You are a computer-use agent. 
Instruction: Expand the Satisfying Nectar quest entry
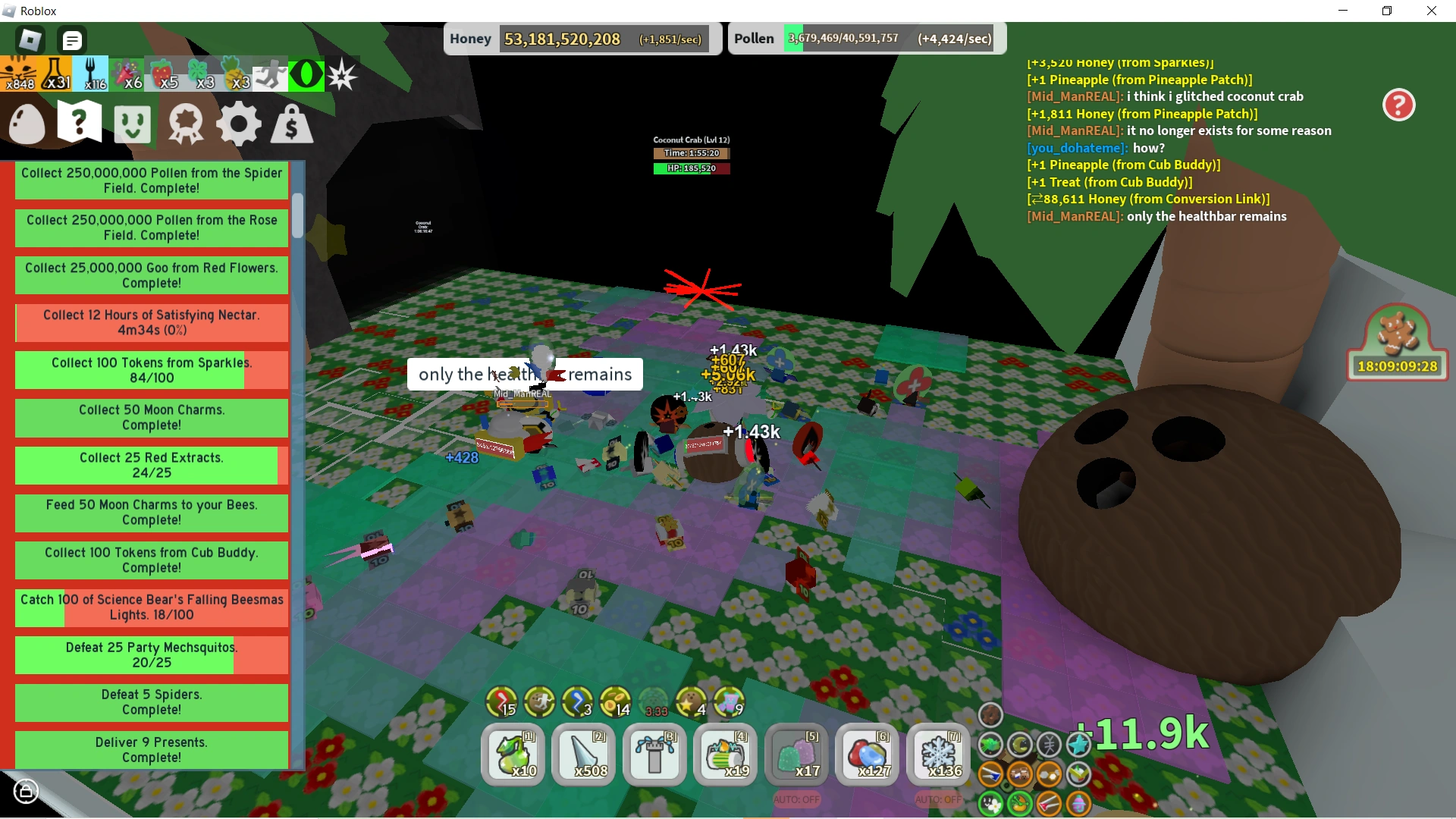(151, 322)
